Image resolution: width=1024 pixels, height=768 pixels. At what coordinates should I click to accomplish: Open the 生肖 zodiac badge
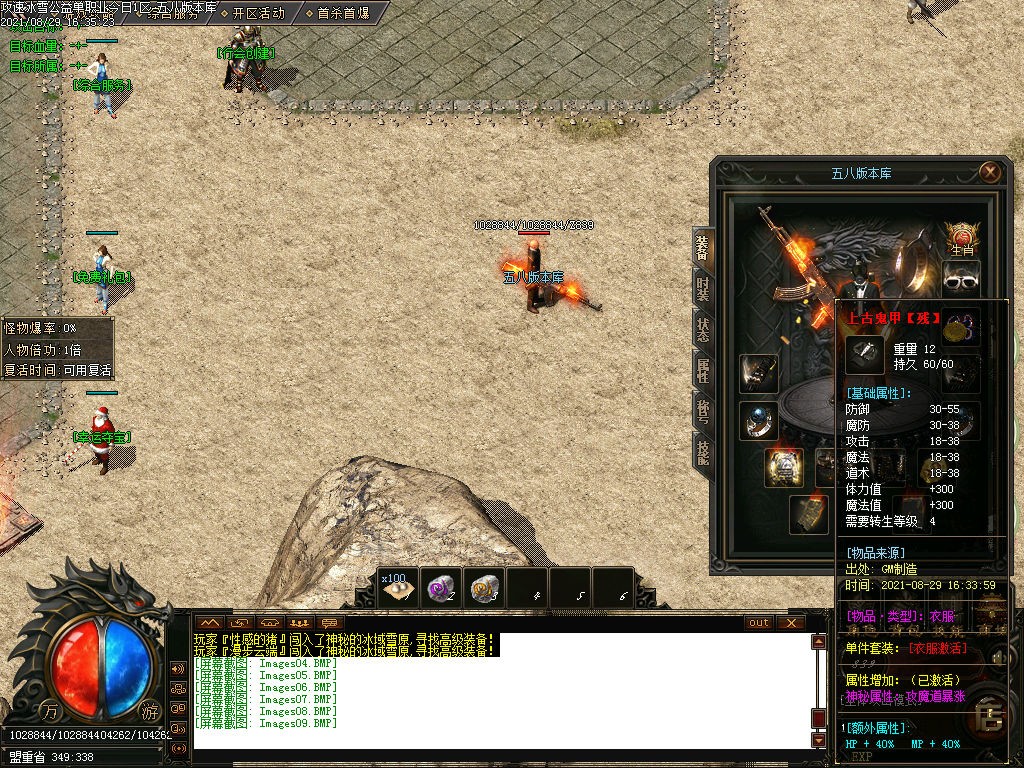point(962,240)
